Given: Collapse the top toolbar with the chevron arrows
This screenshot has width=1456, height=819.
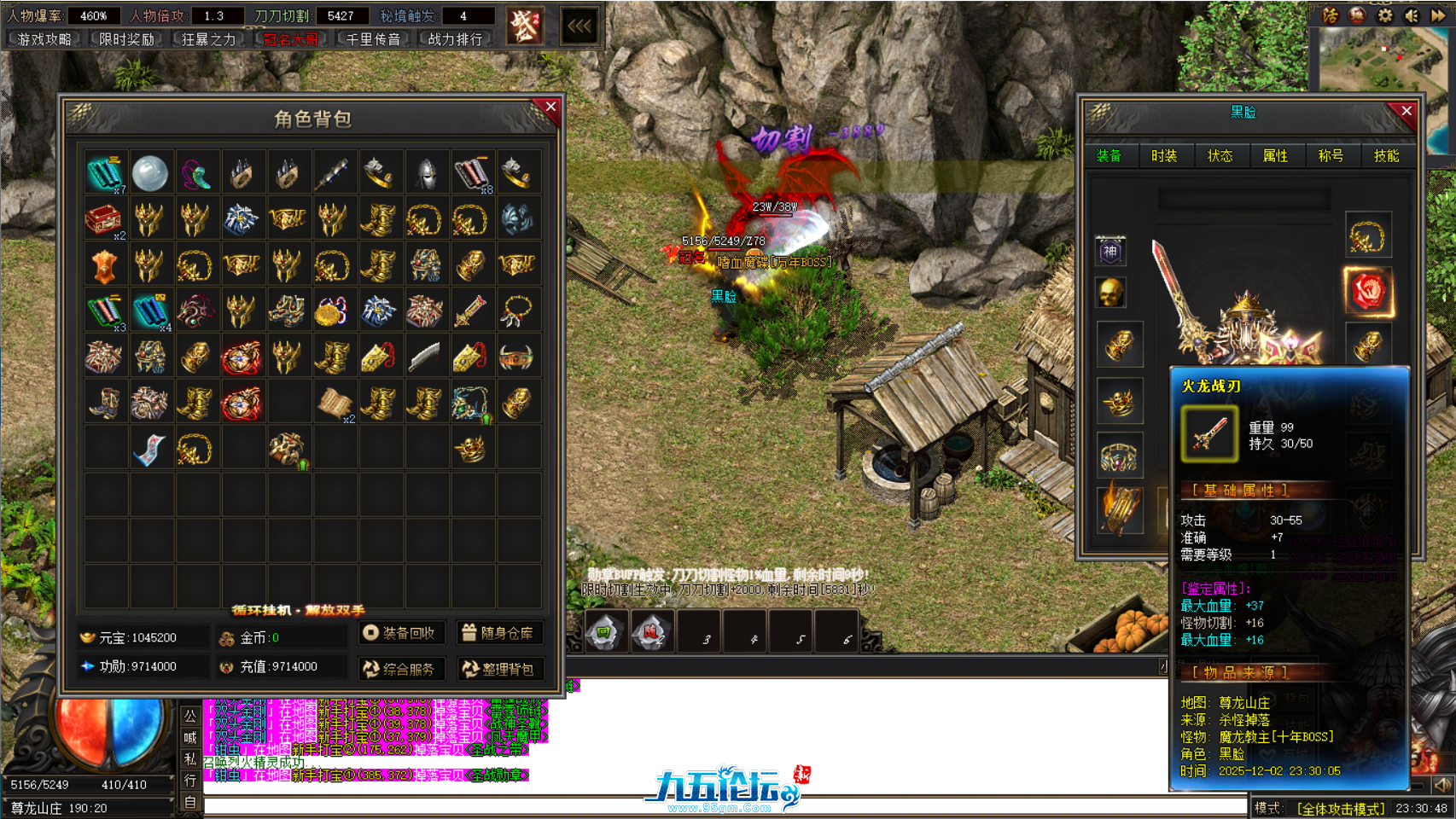Looking at the screenshot, I should [579, 26].
